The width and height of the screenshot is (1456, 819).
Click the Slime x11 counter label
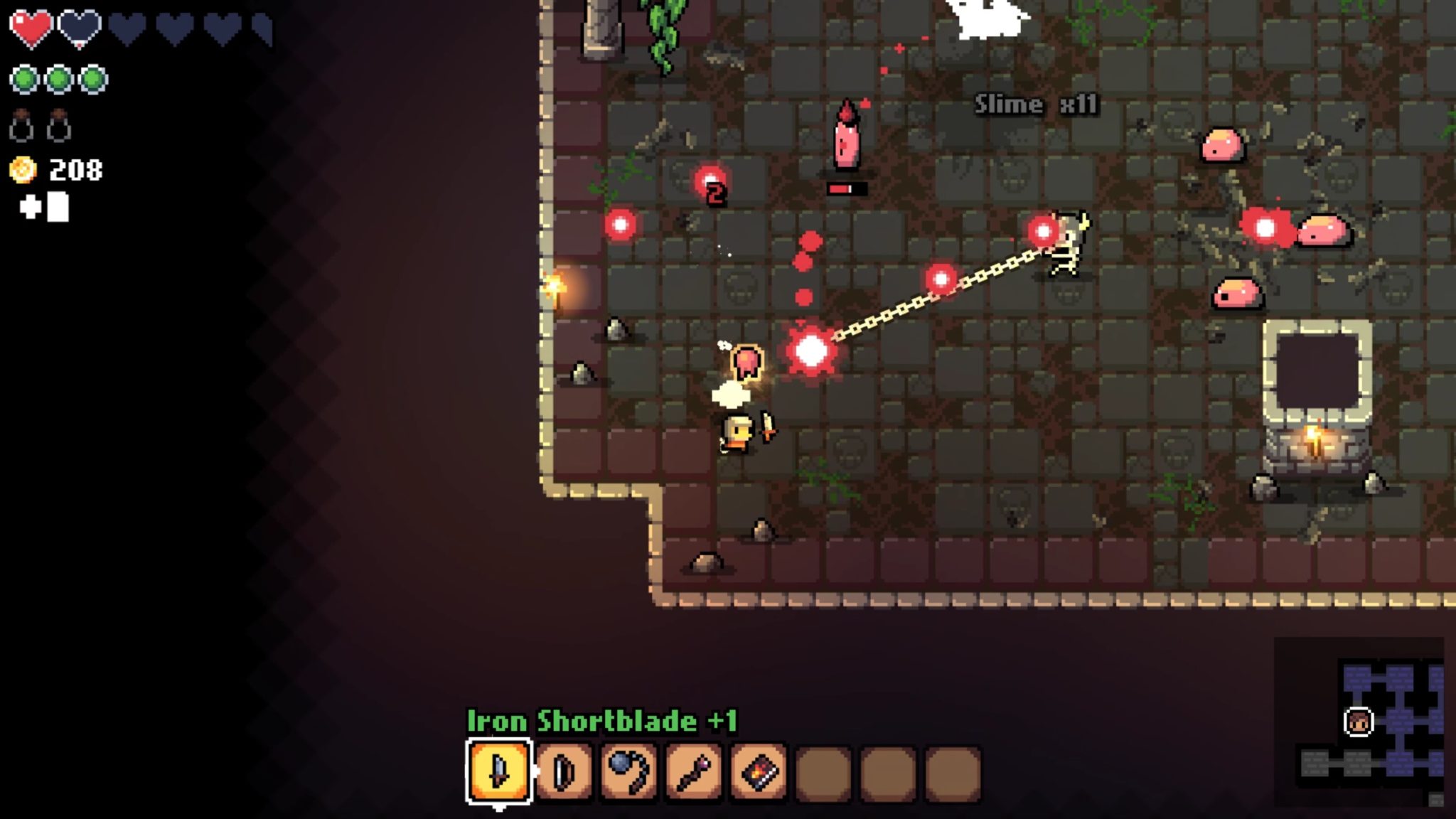click(1034, 104)
